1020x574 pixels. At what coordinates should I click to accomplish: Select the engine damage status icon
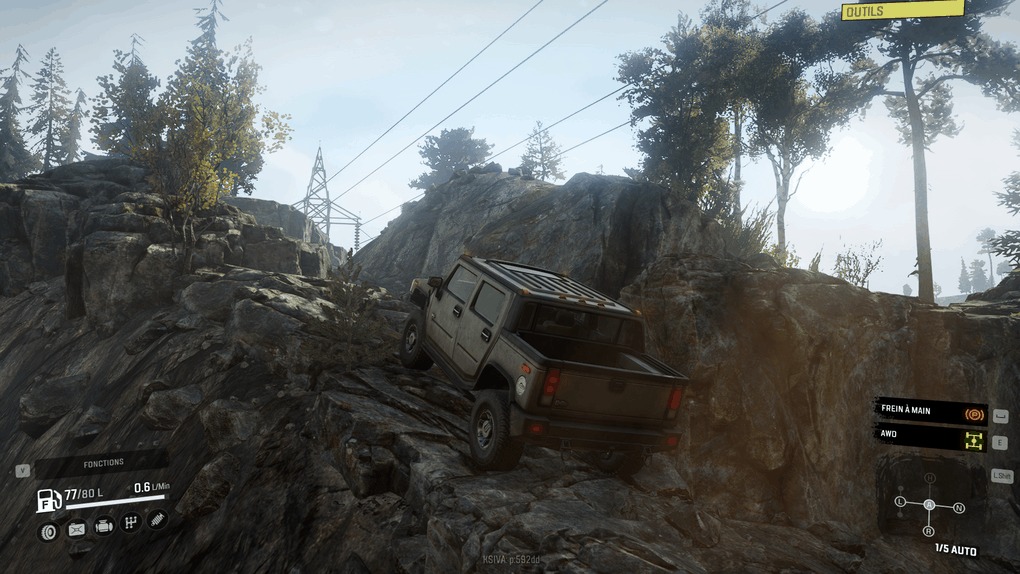(x=104, y=526)
